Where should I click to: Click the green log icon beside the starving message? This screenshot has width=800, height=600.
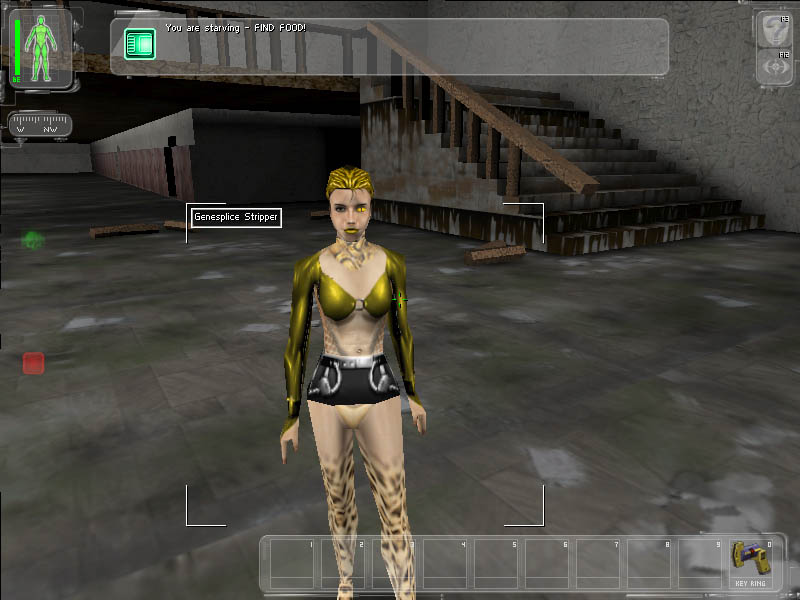click(x=140, y=43)
